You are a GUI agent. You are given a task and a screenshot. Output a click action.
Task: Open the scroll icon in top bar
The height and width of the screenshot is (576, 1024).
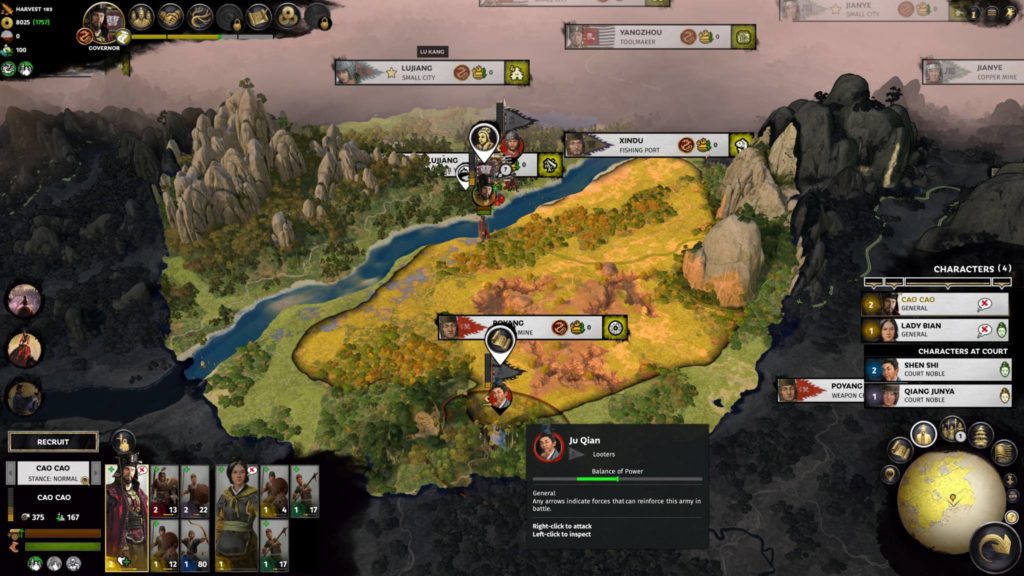pyautogui.click(x=259, y=16)
